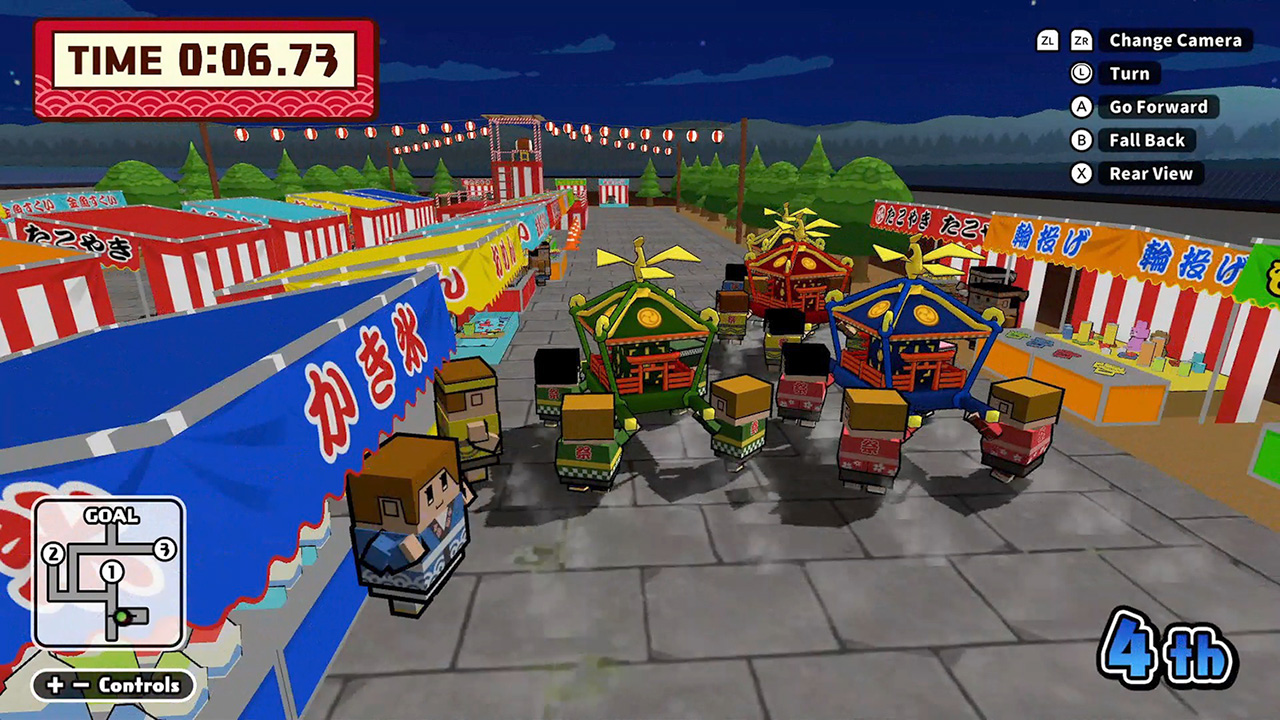Select checkpoint 2 marker on the minimap

tap(52, 551)
